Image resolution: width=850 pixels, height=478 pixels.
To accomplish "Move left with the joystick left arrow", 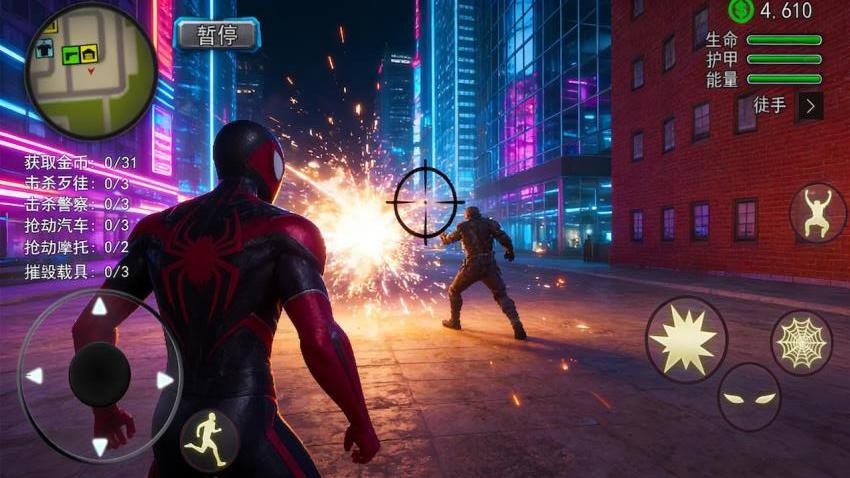I will [34, 376].
